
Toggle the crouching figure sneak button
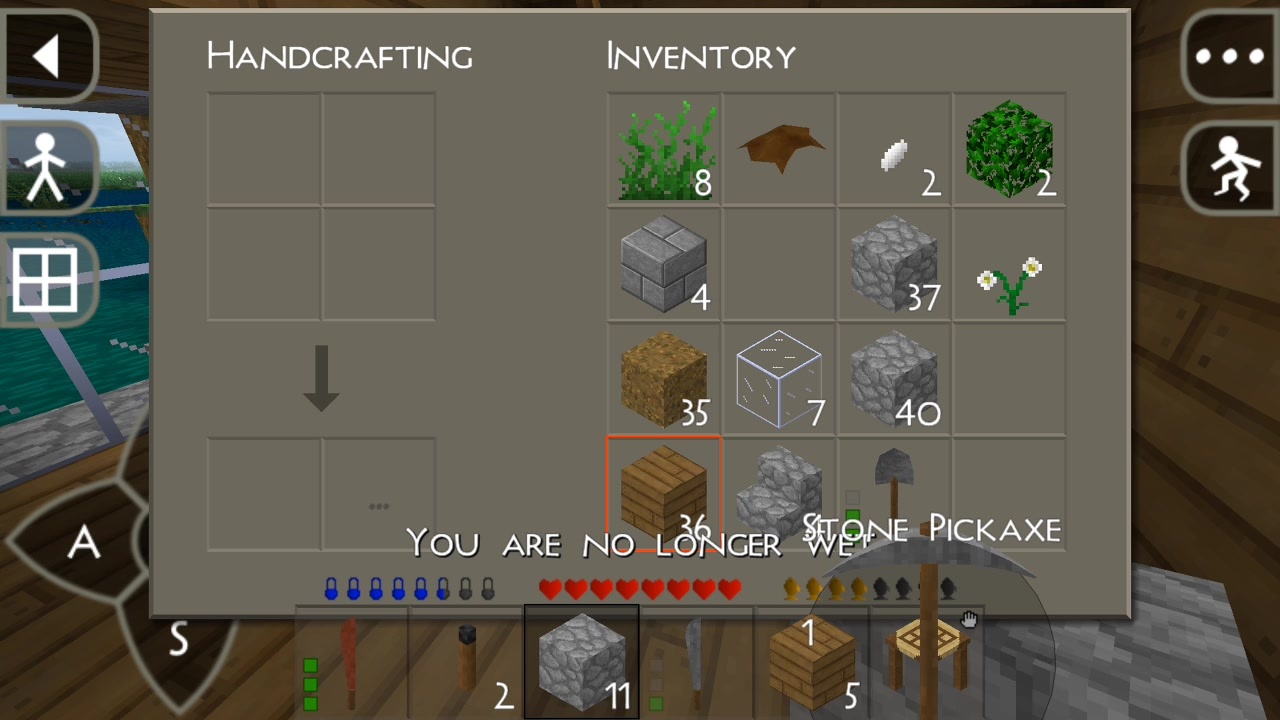pyautogui.click(x=1230, y=166)
